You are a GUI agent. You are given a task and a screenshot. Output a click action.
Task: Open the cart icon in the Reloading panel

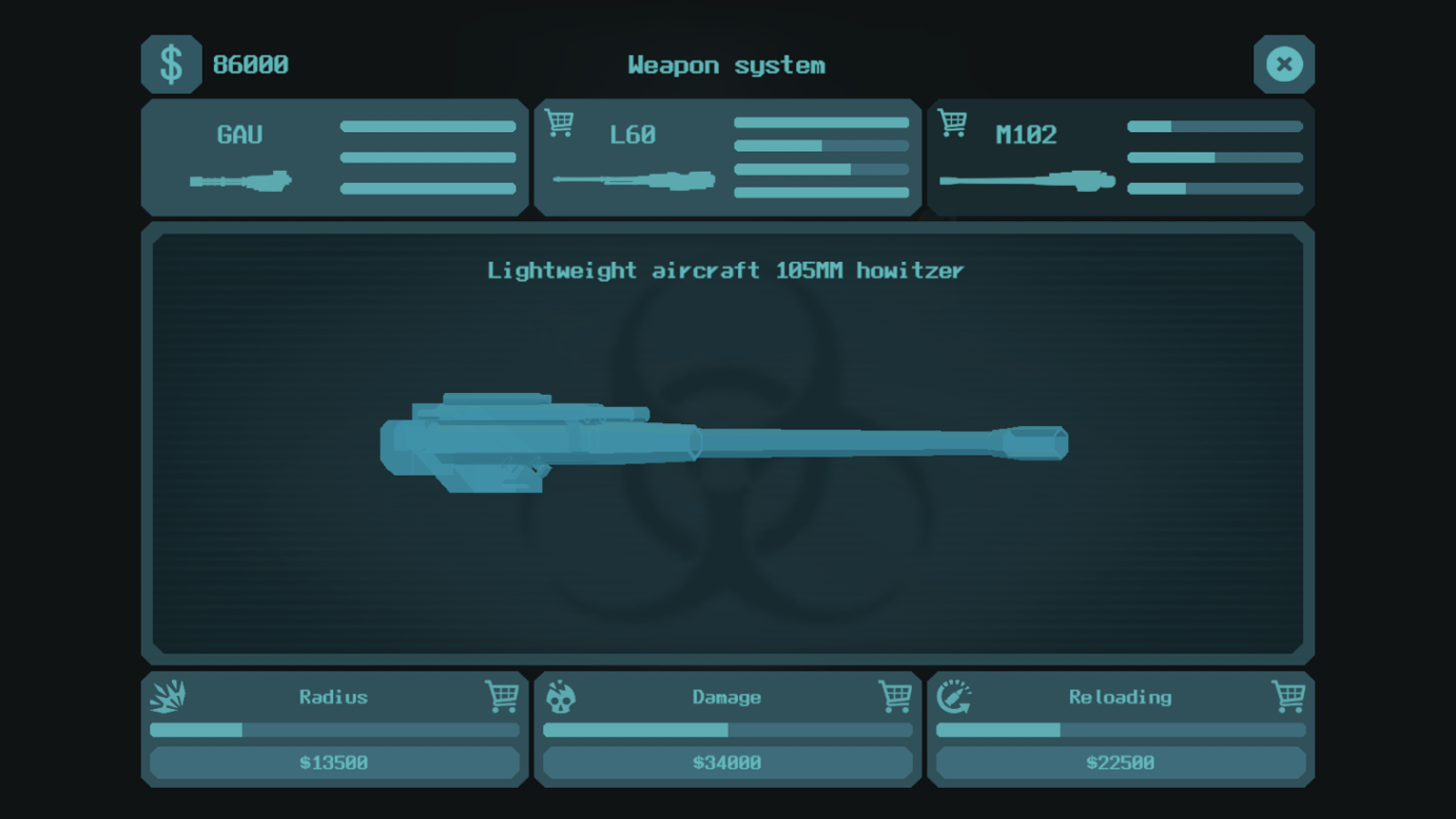(1286, 697)
